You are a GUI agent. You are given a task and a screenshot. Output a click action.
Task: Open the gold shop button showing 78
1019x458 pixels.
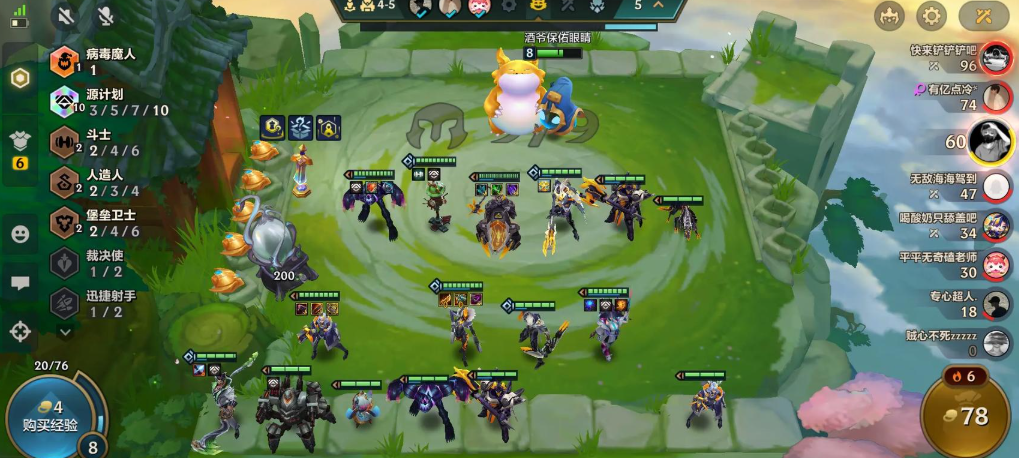click(x=967, y=416)
